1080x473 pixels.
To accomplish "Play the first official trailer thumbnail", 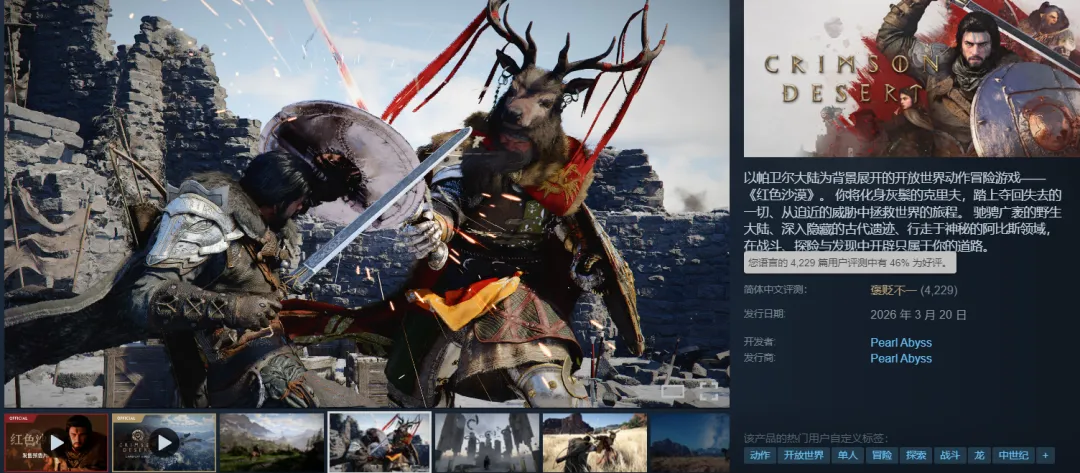I will (x=56, y=442).
